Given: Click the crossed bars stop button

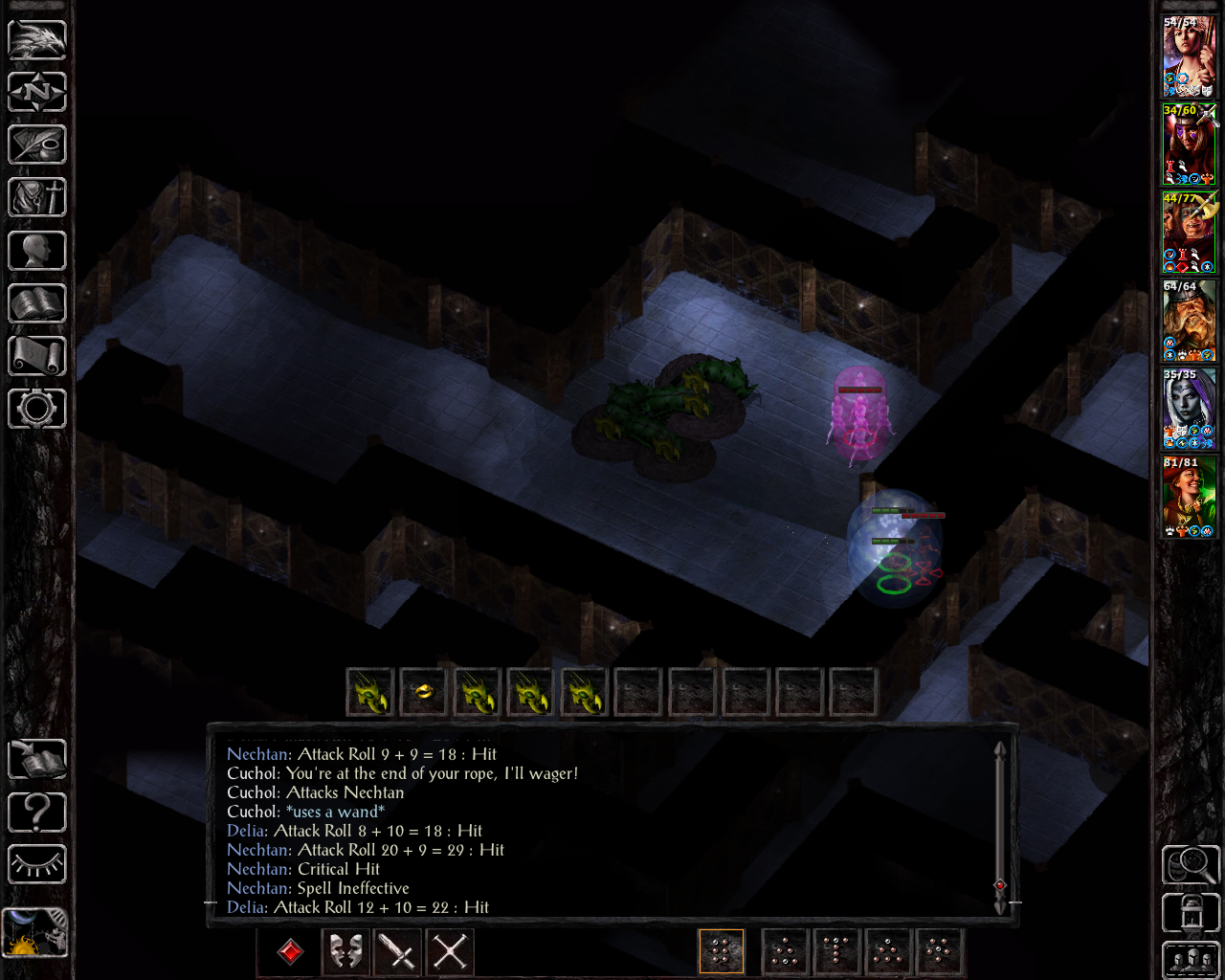Looking at the screenshot, I should (x=450, y=951).
